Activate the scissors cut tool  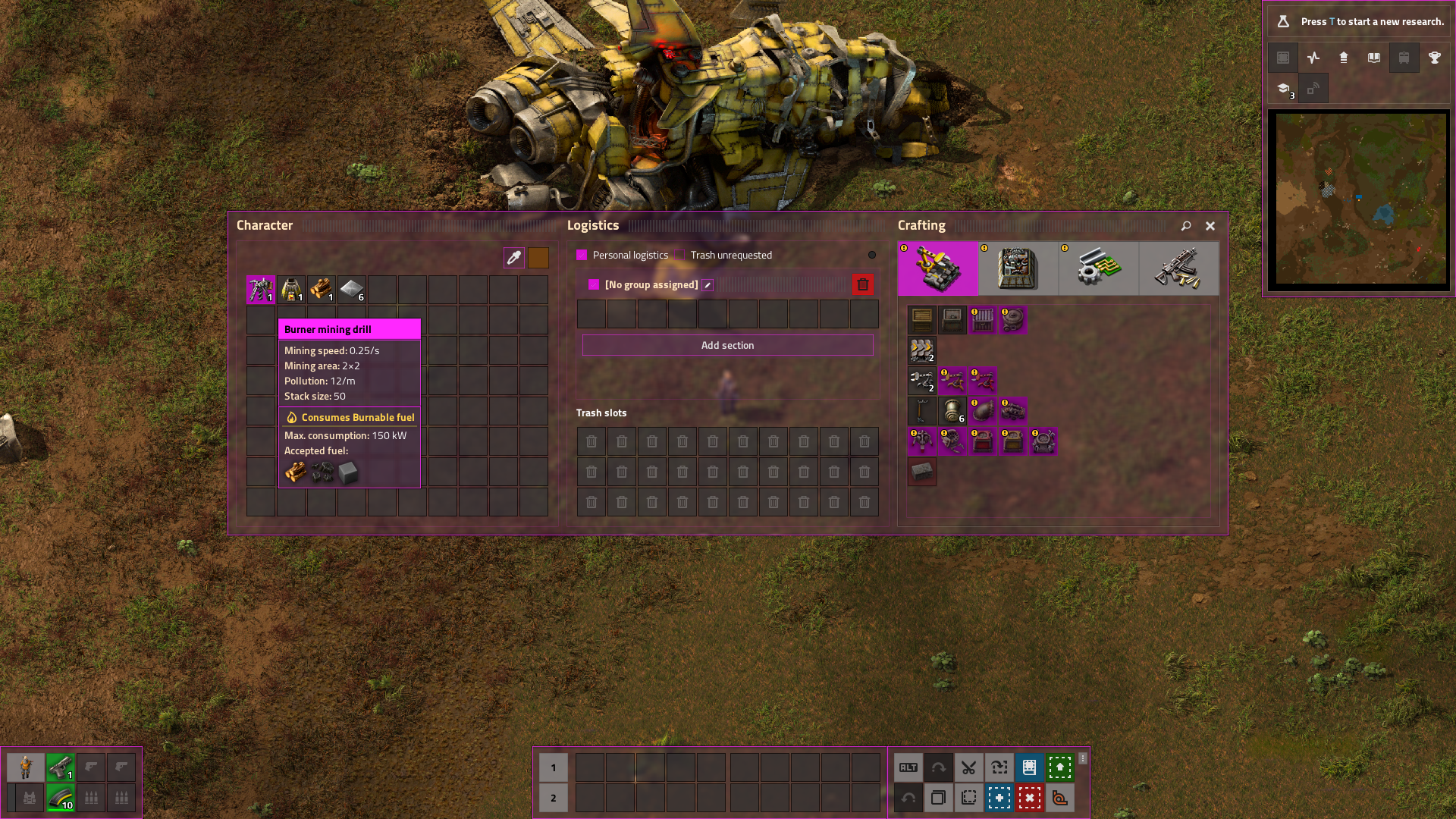point(968,767)
